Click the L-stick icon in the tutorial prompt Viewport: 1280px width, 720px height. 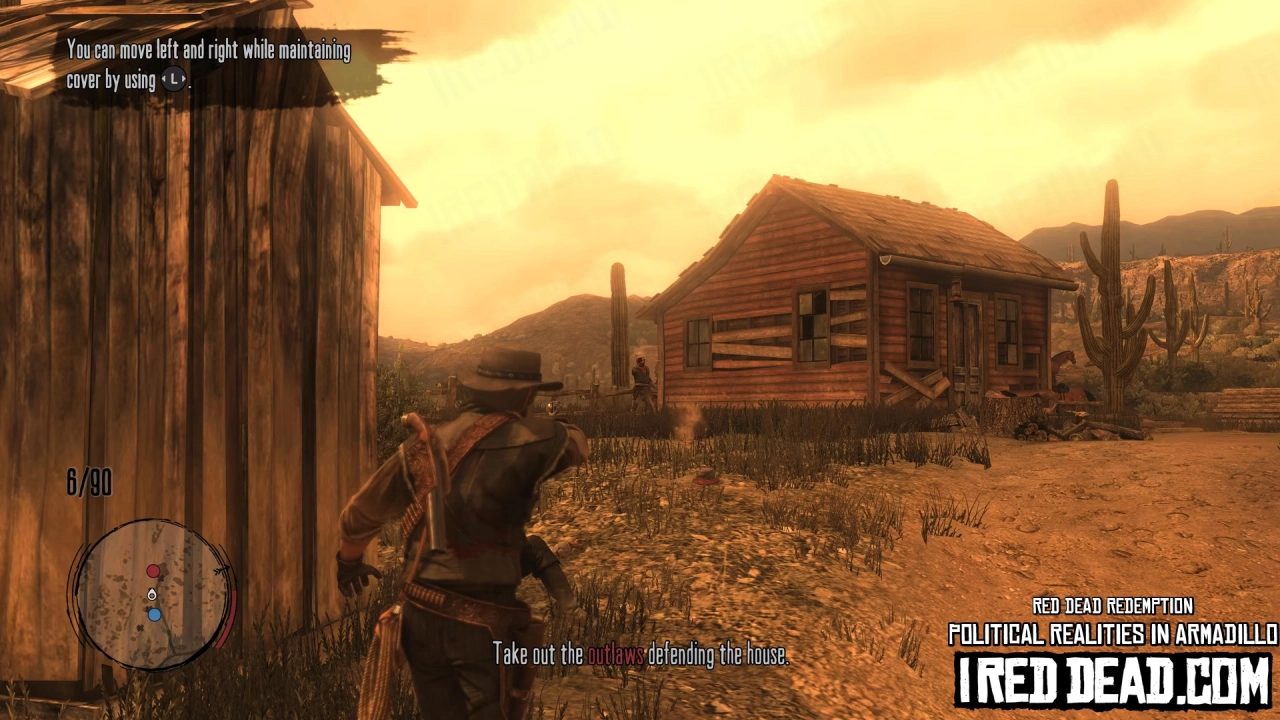[x=173, y=80]
